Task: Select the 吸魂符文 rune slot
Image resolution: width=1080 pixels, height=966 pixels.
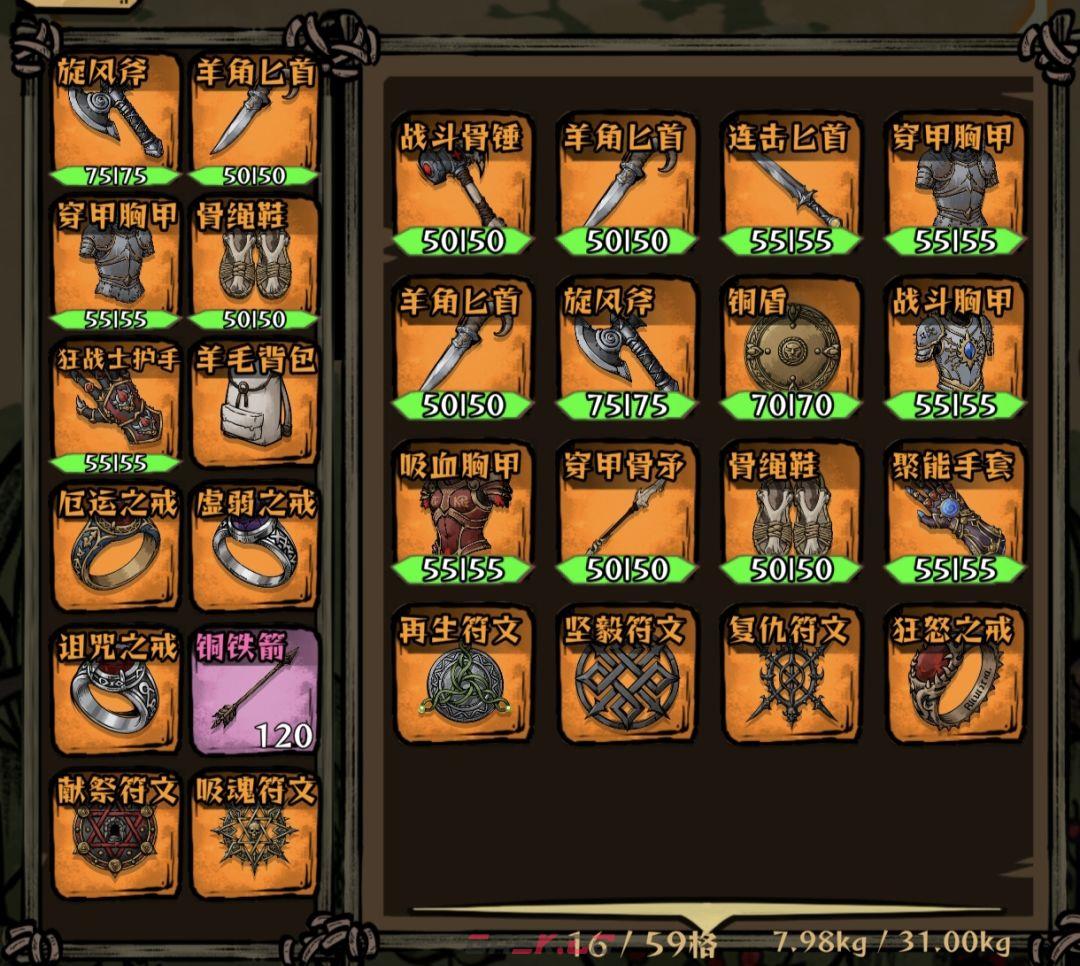Action: pos(254,834)
